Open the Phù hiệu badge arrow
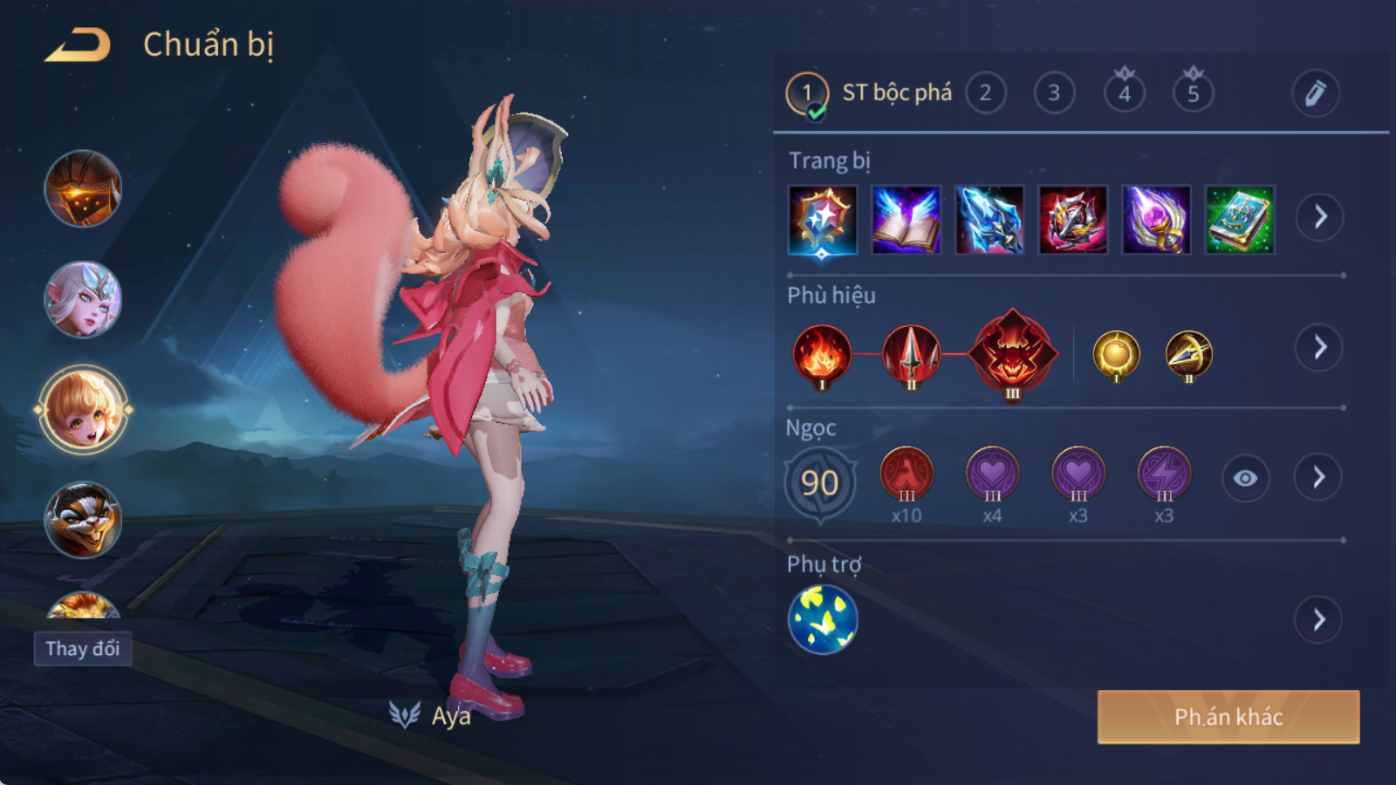The width and height of the screenshot is (1396, 785). tap(1320, 347)
